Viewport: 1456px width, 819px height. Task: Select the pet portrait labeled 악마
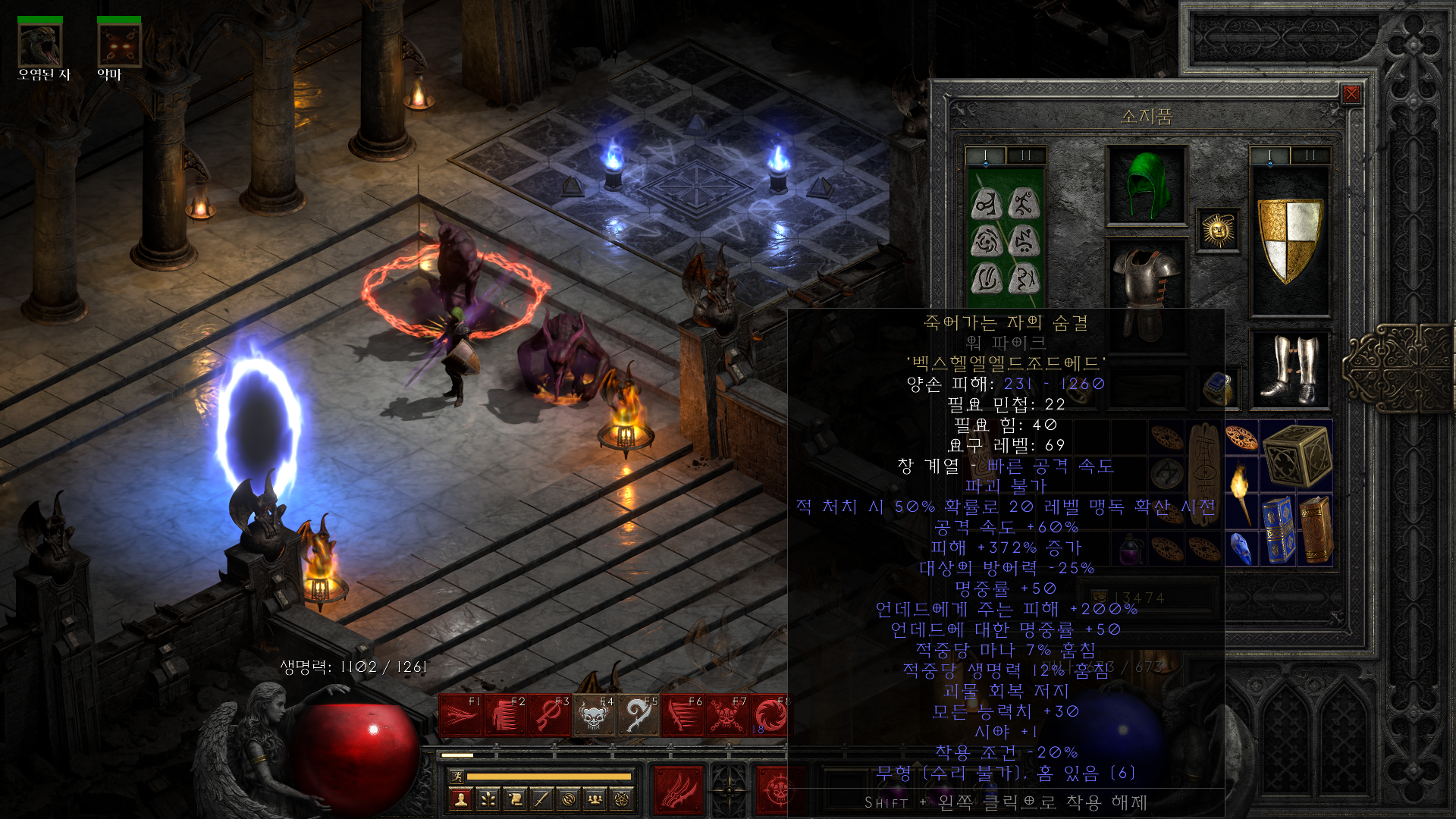[x=119, y=45]
